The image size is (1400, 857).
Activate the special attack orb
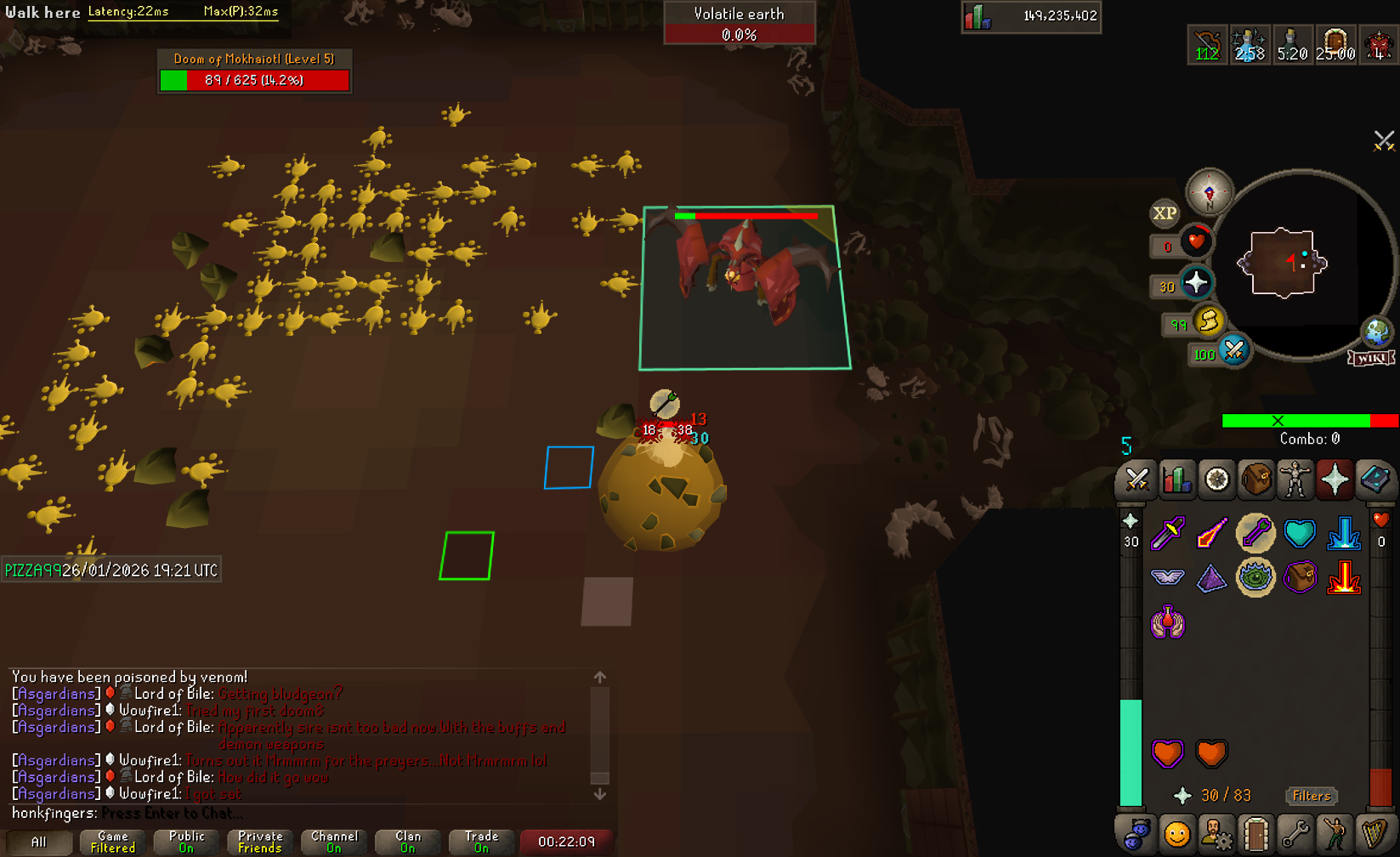pos(1233,349)
